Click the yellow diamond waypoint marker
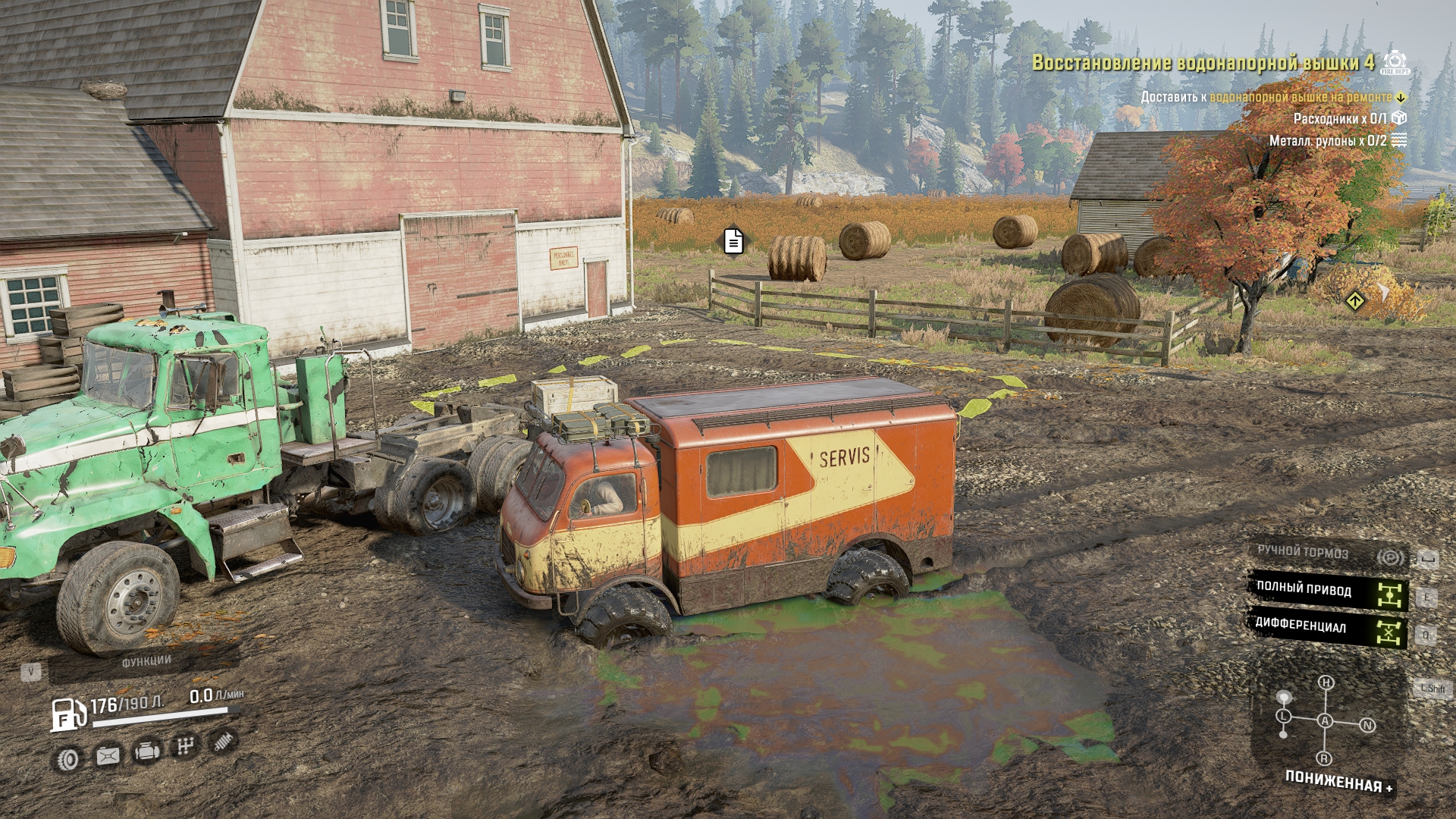 click(1355, 301)
